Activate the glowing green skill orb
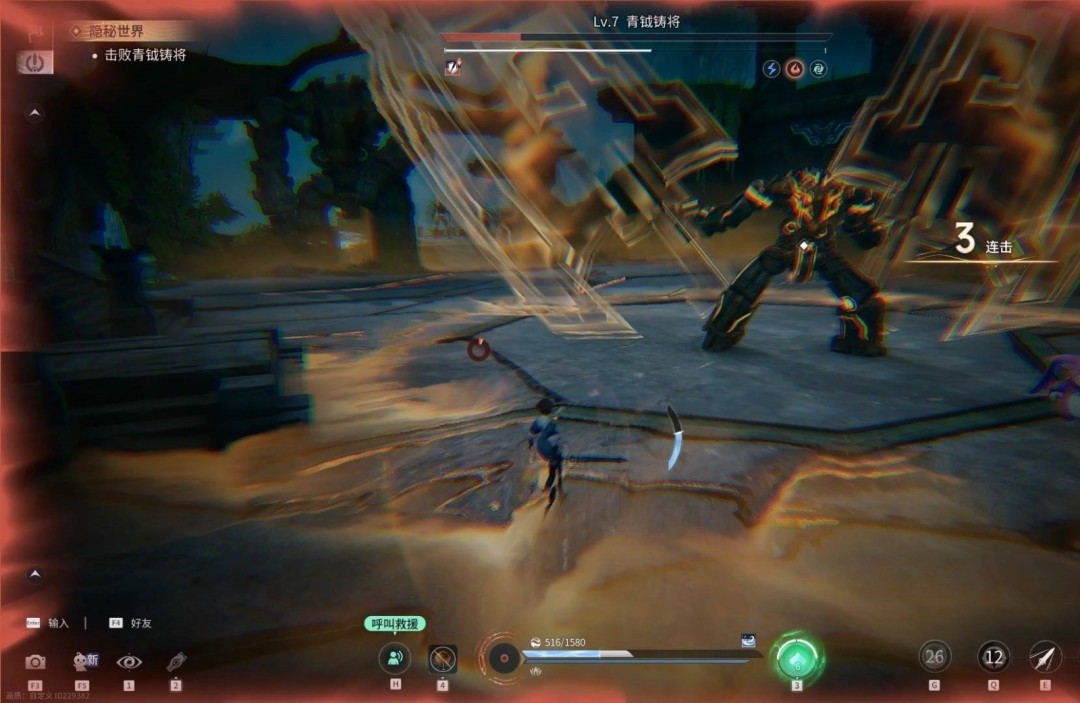The height and width of the screenshot is (703, 1080). click(797, 658)
